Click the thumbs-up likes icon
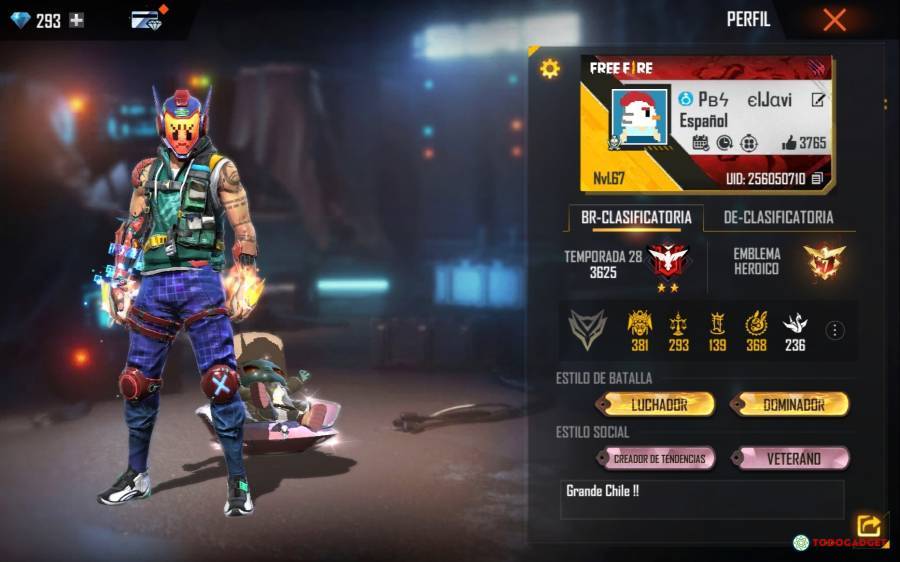 pyautogui.click(x=789, y=143)
